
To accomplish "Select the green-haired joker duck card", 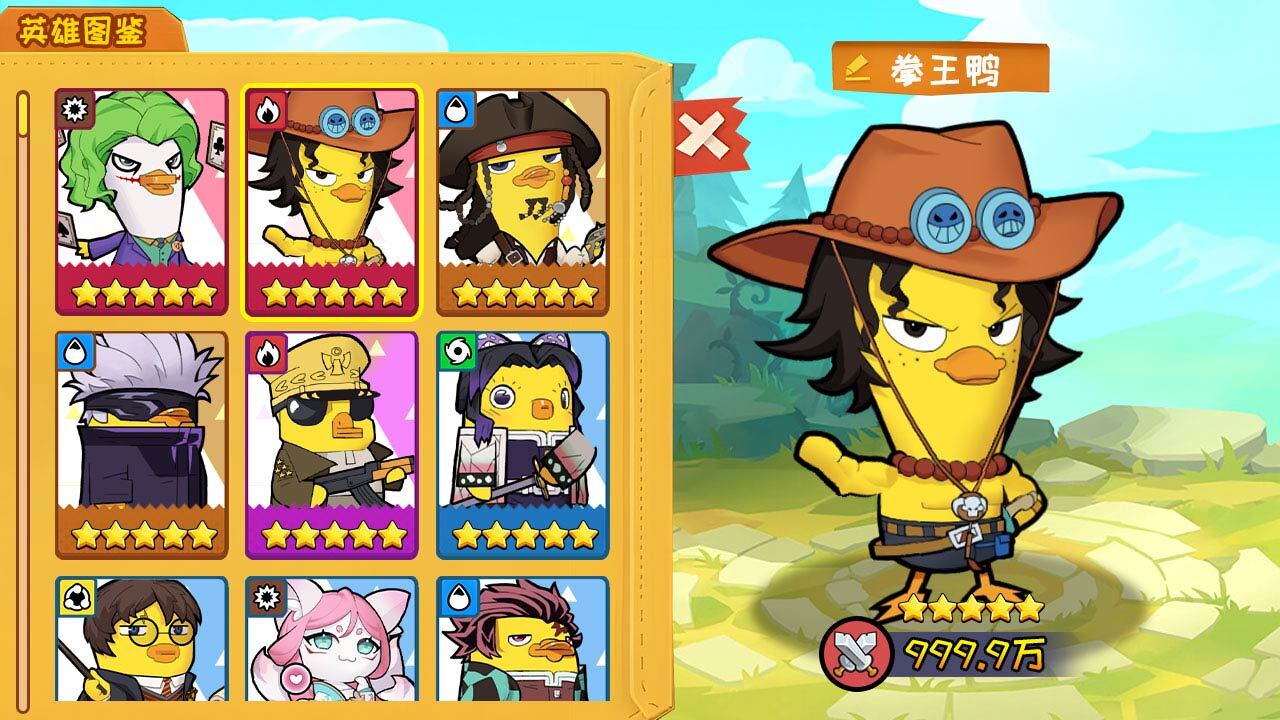I will pos(141,201).
